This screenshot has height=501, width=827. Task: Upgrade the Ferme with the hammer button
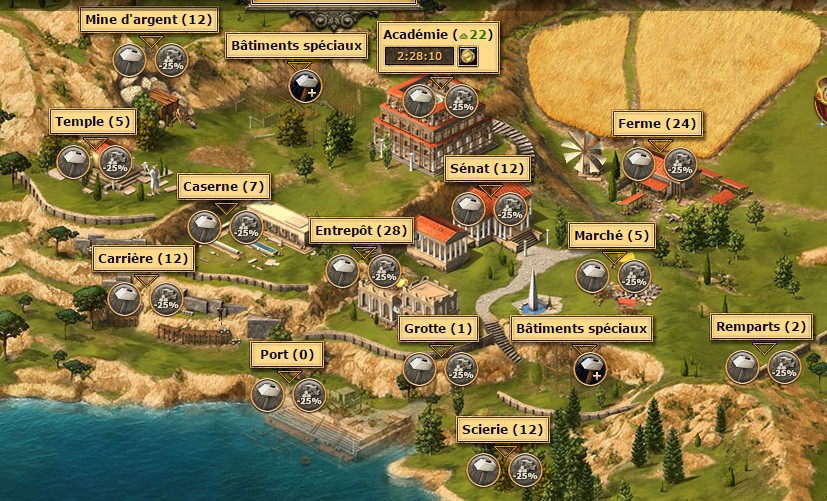[639, 163]
